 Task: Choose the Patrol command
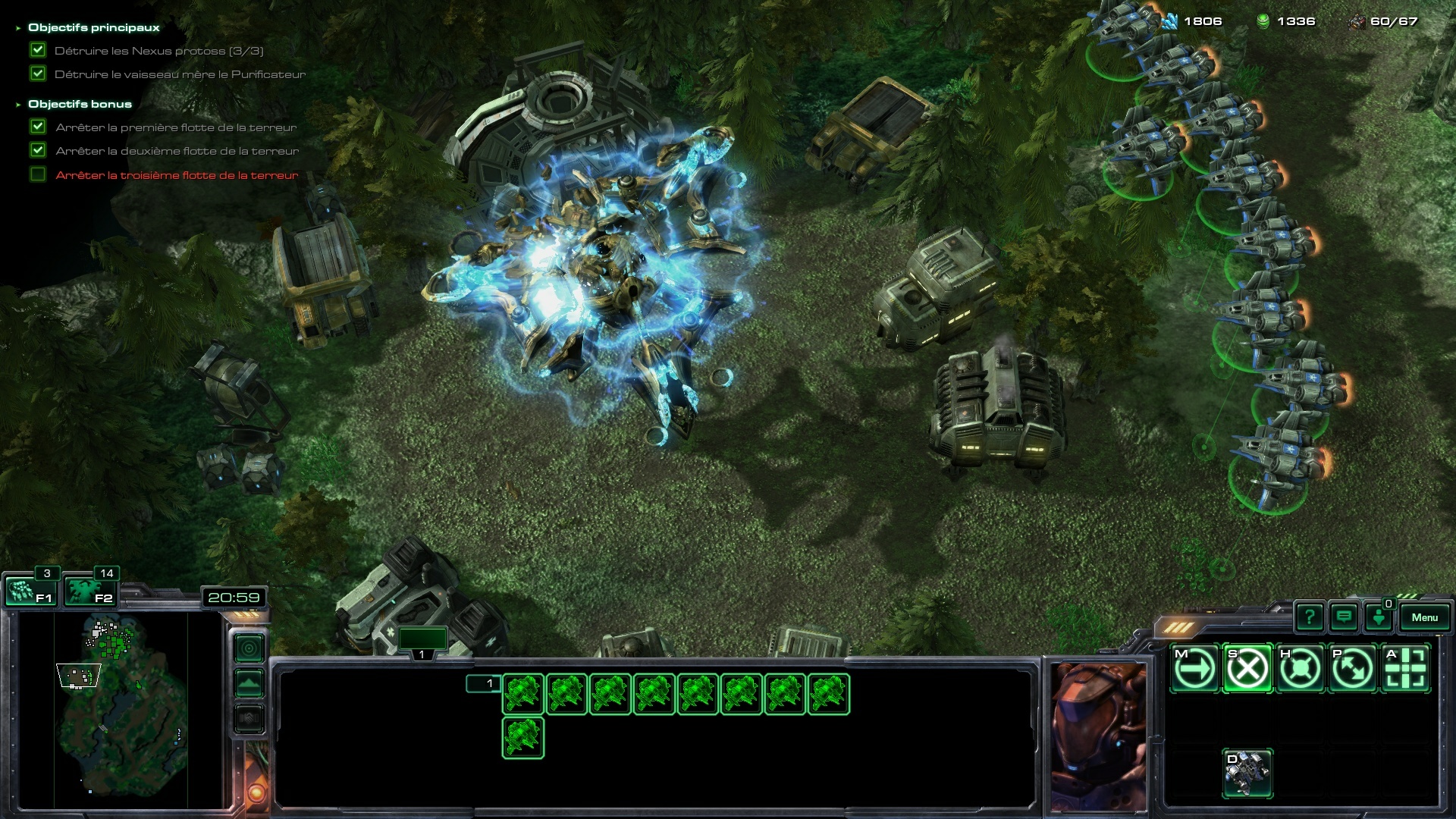click(x=1353, y=669)
